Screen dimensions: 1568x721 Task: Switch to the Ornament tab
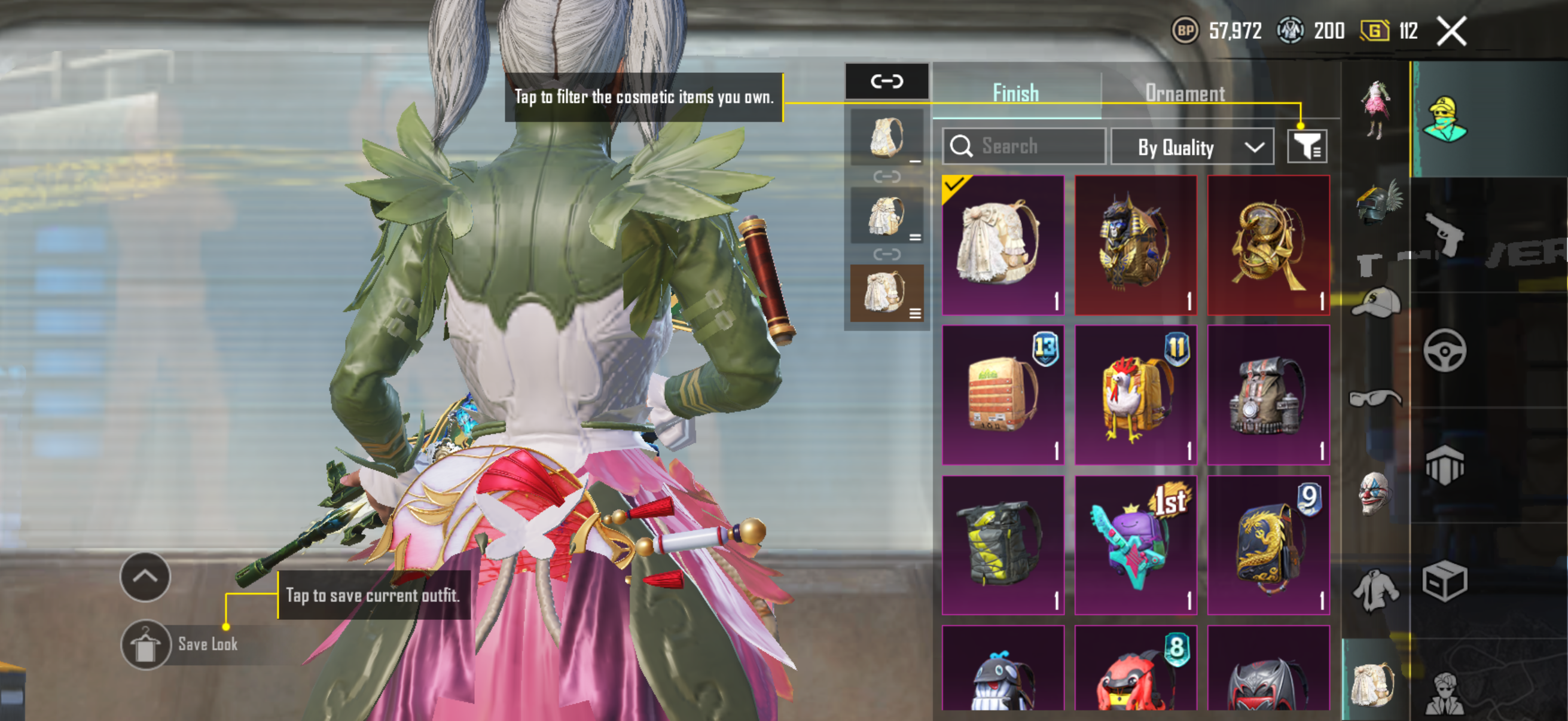pyautogui.click(x=1185, y=93)
